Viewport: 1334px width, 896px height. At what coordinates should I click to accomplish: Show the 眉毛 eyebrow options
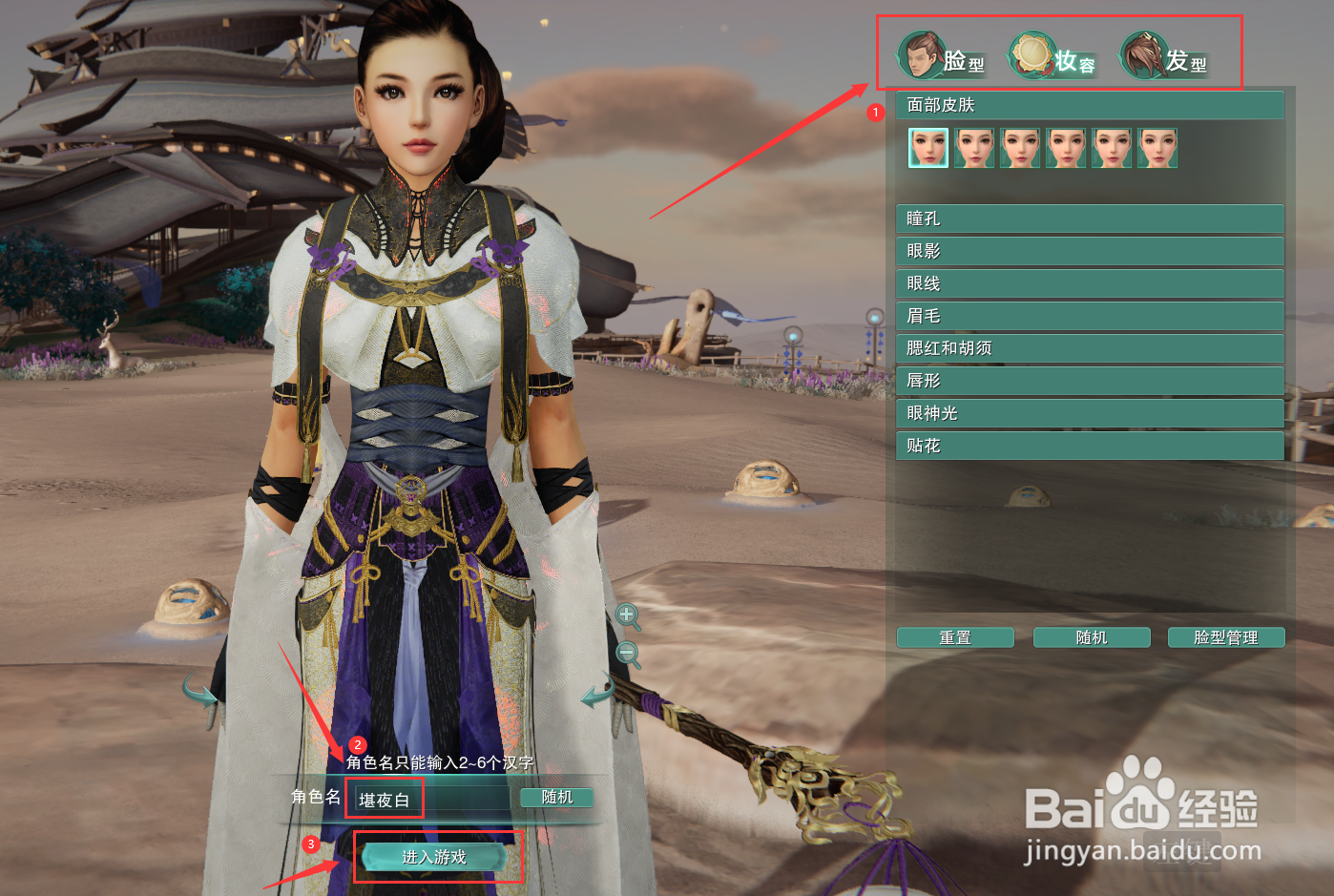click(x=1089, y=316)
